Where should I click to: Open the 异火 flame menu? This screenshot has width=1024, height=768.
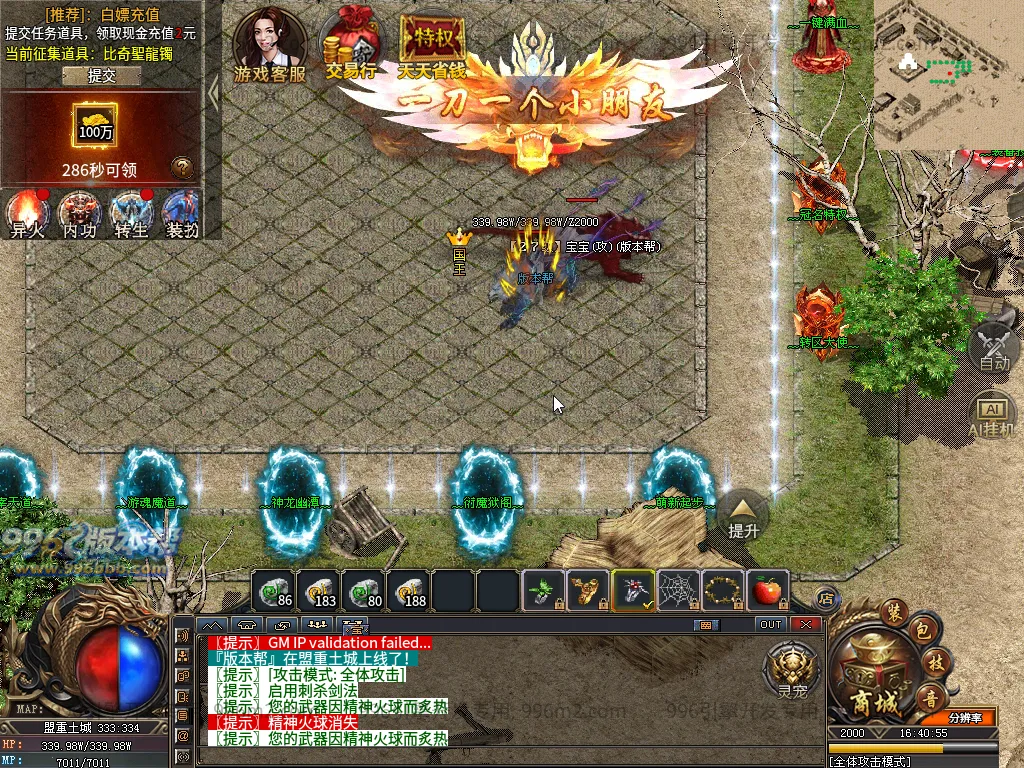pyautogui.click(x=27, y=212)
